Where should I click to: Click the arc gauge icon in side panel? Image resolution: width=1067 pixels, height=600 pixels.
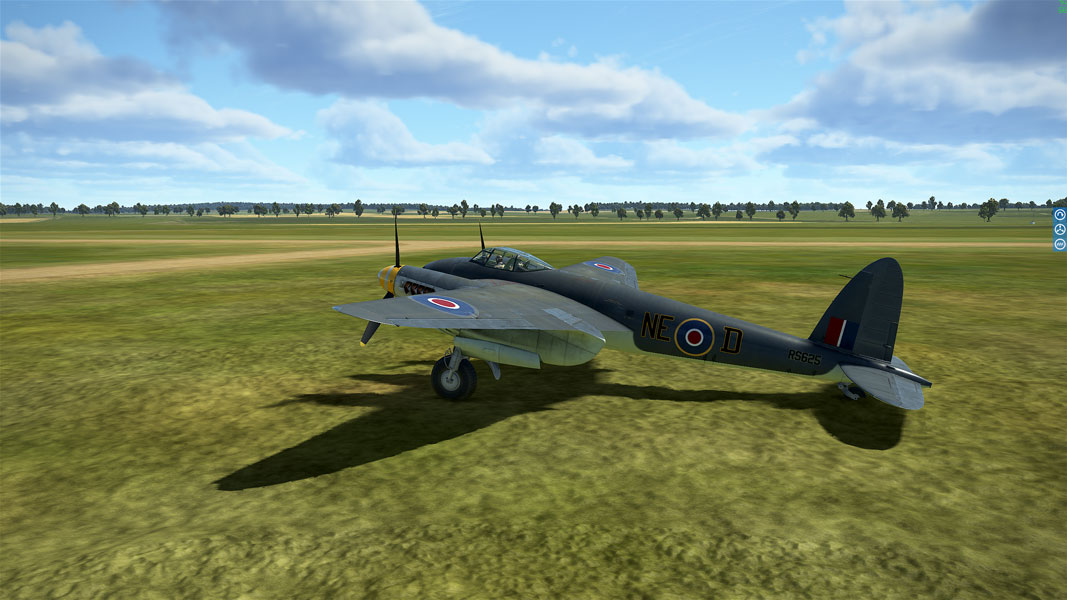[x=1060, y=215]
